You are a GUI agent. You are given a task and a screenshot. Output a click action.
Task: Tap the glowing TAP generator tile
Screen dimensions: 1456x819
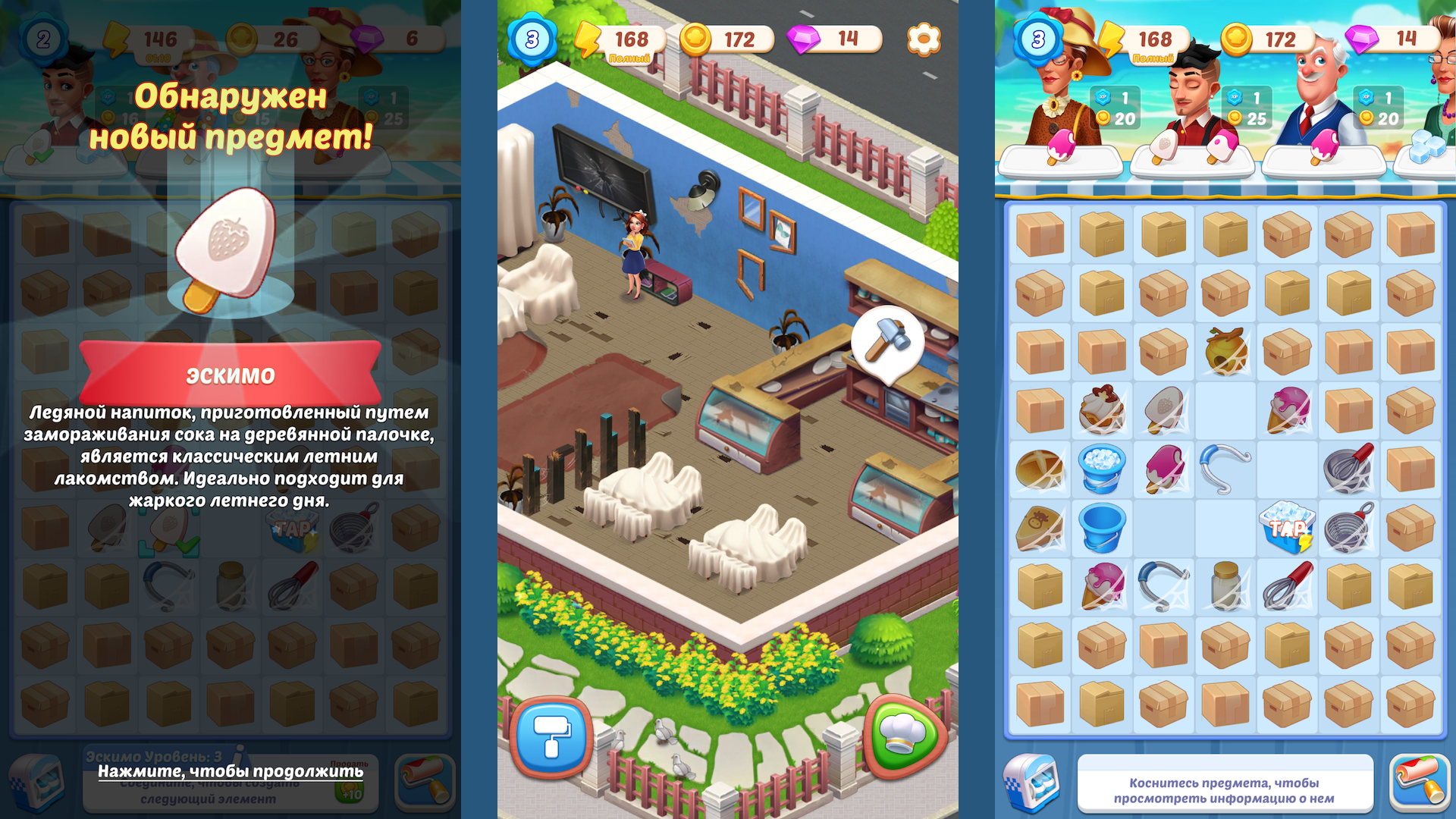tap(1287, 529)
